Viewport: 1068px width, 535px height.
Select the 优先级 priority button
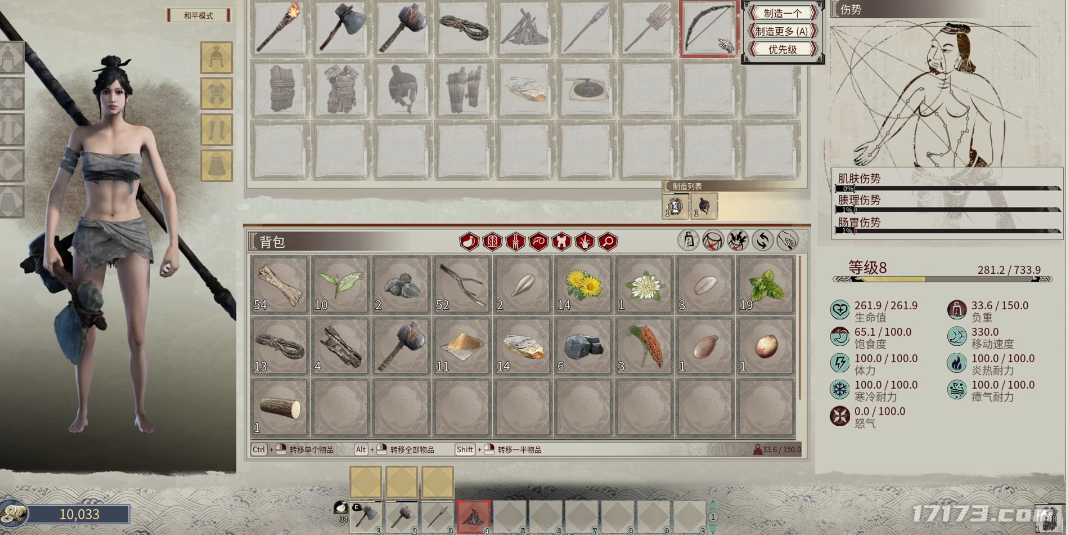click(782, 49)
